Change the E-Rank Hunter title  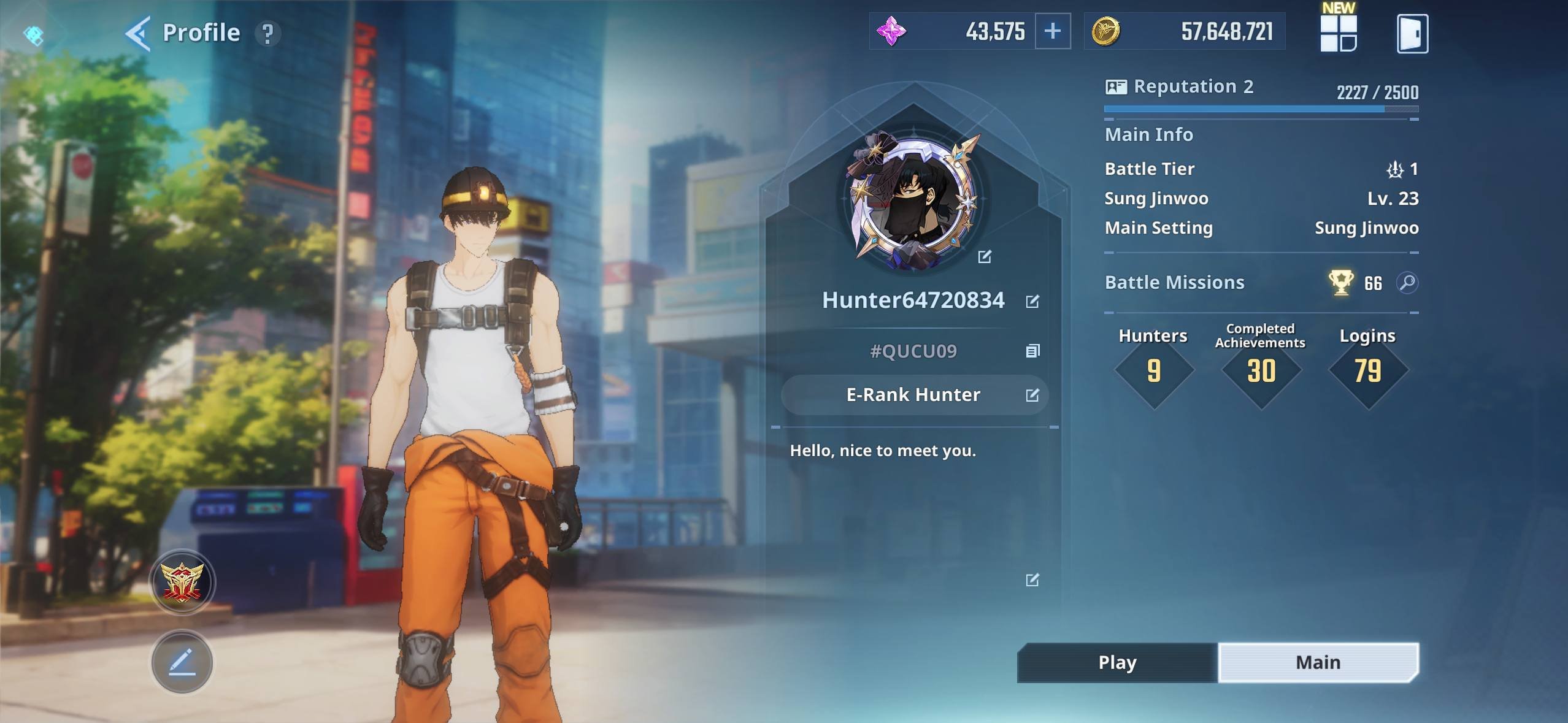(x=1032, y=395)
